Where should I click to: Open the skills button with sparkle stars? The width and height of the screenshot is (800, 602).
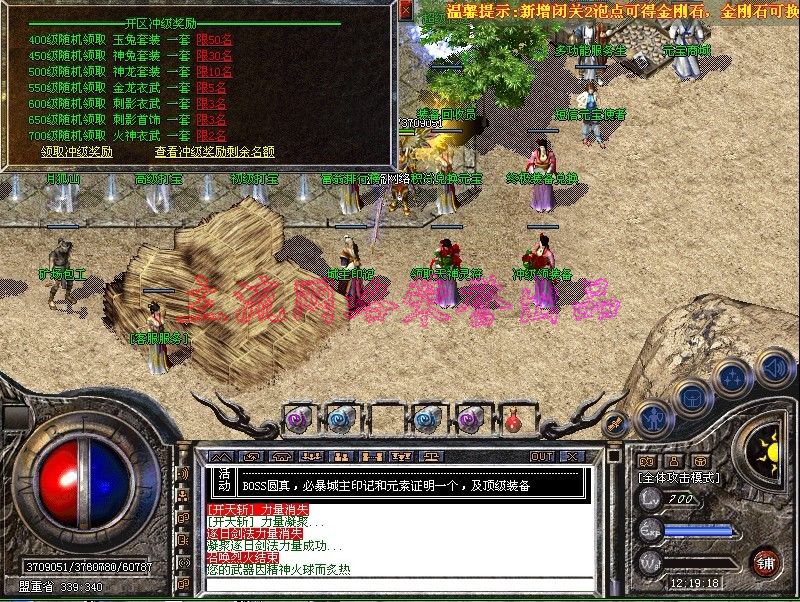[731, 377]
